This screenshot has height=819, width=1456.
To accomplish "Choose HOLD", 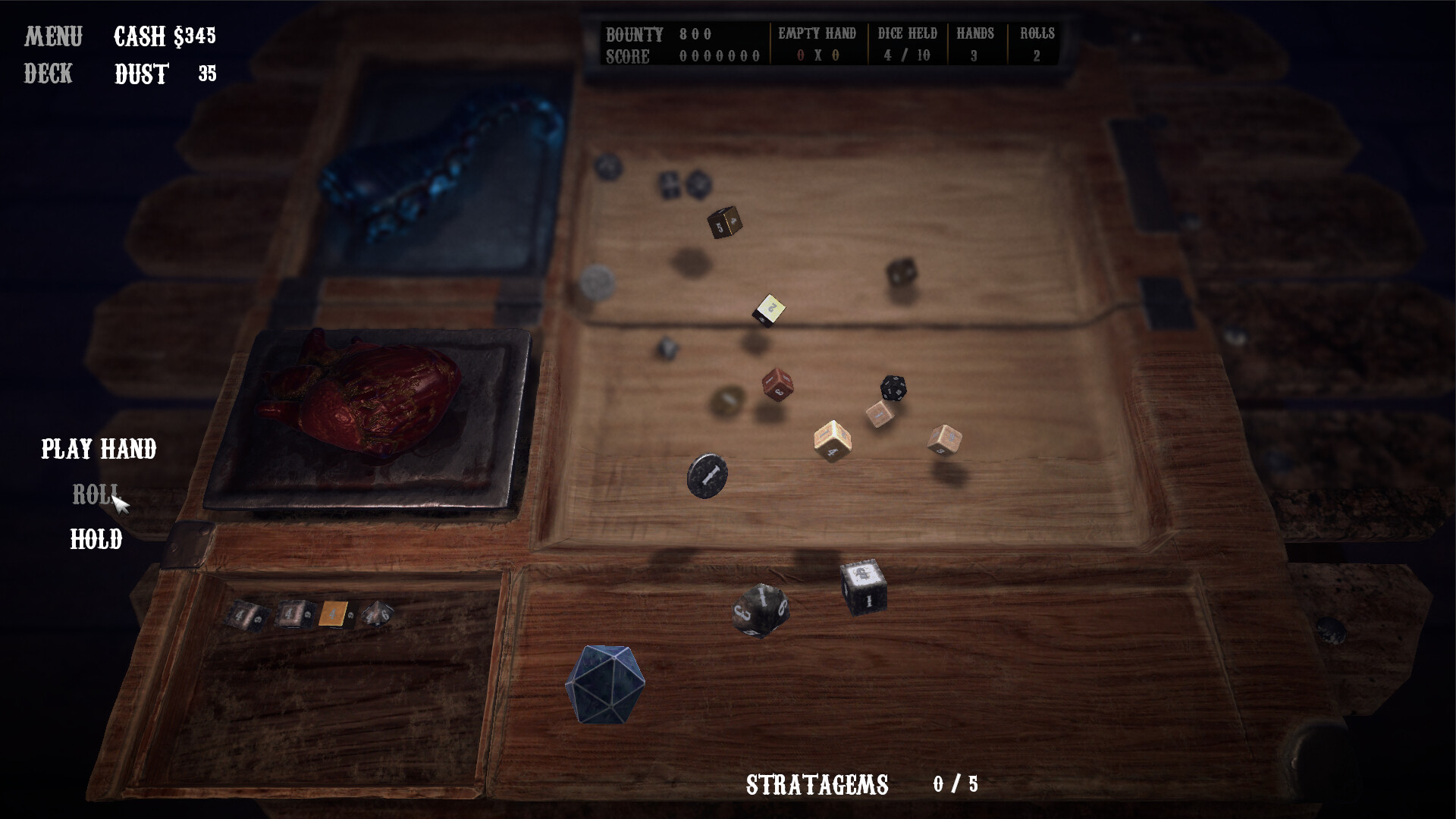I will pyautogui.click(x=95, y=540).
